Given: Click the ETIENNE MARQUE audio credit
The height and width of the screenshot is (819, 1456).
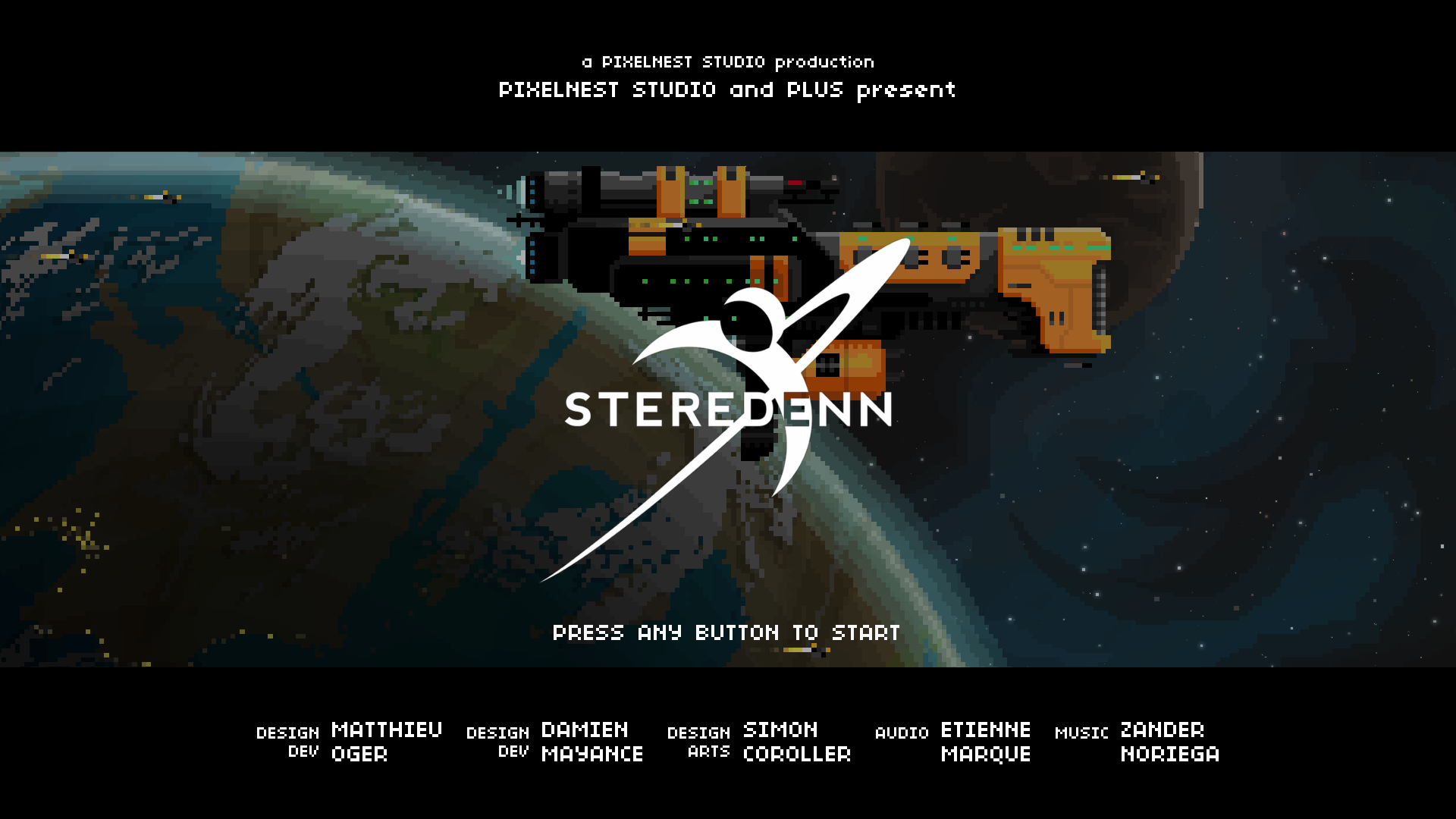Looking at the screenshot, I should pyautogui.click(x=985, y=741).
